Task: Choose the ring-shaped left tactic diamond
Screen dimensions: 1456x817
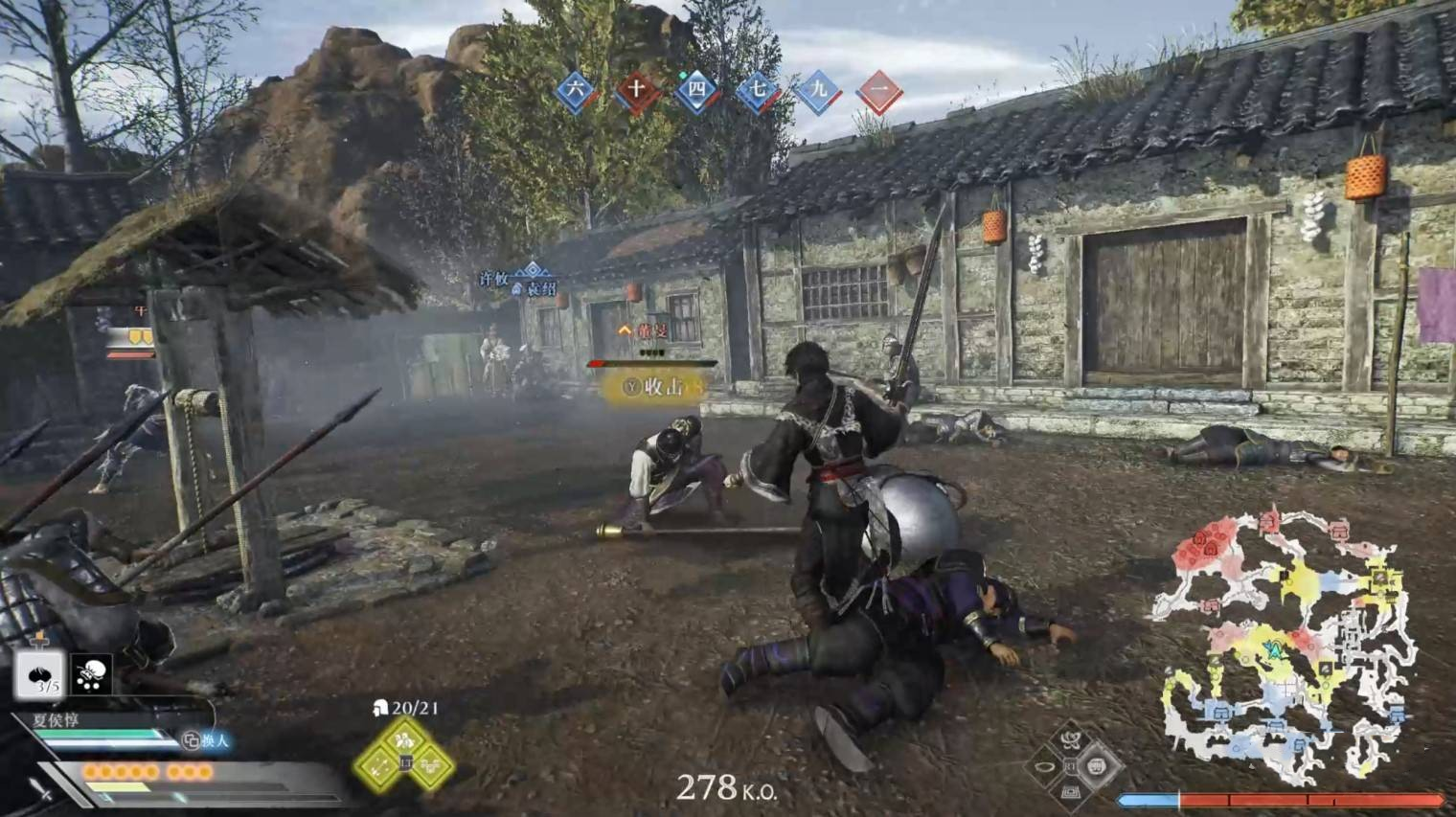Action: (x=1044, y=766)
